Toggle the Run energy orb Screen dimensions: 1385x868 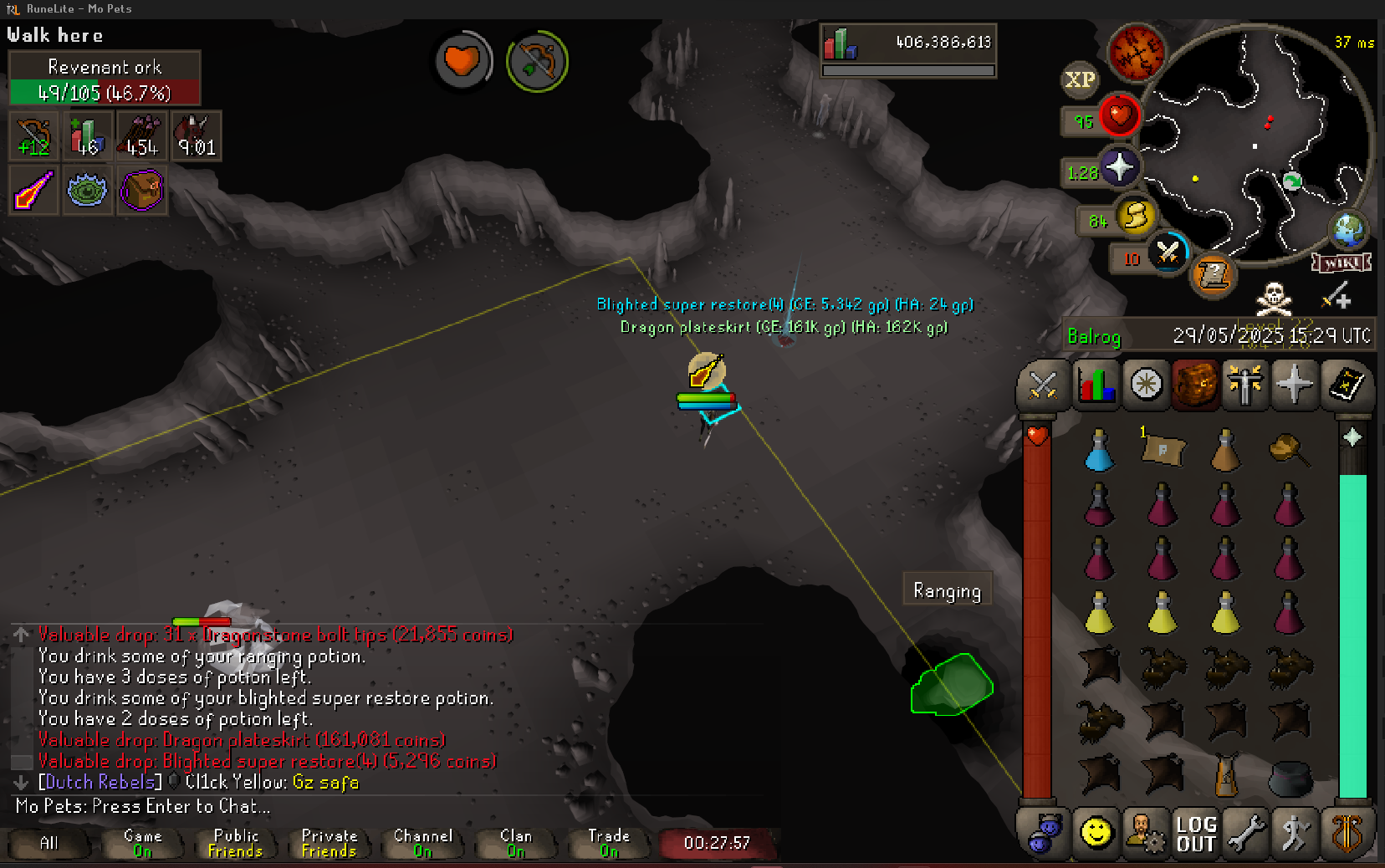tap(1135, 217)
